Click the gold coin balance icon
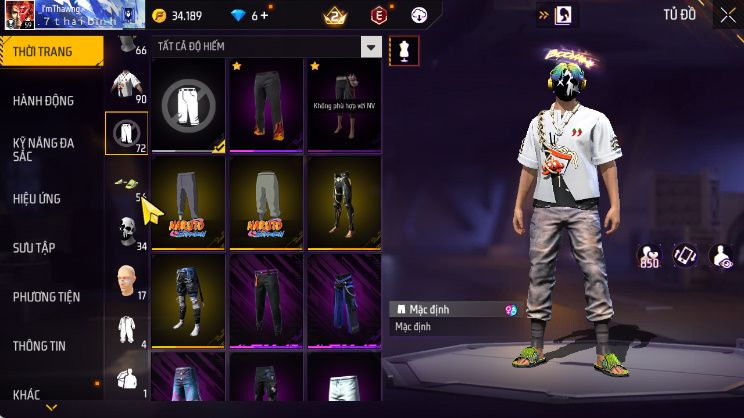 160,15
